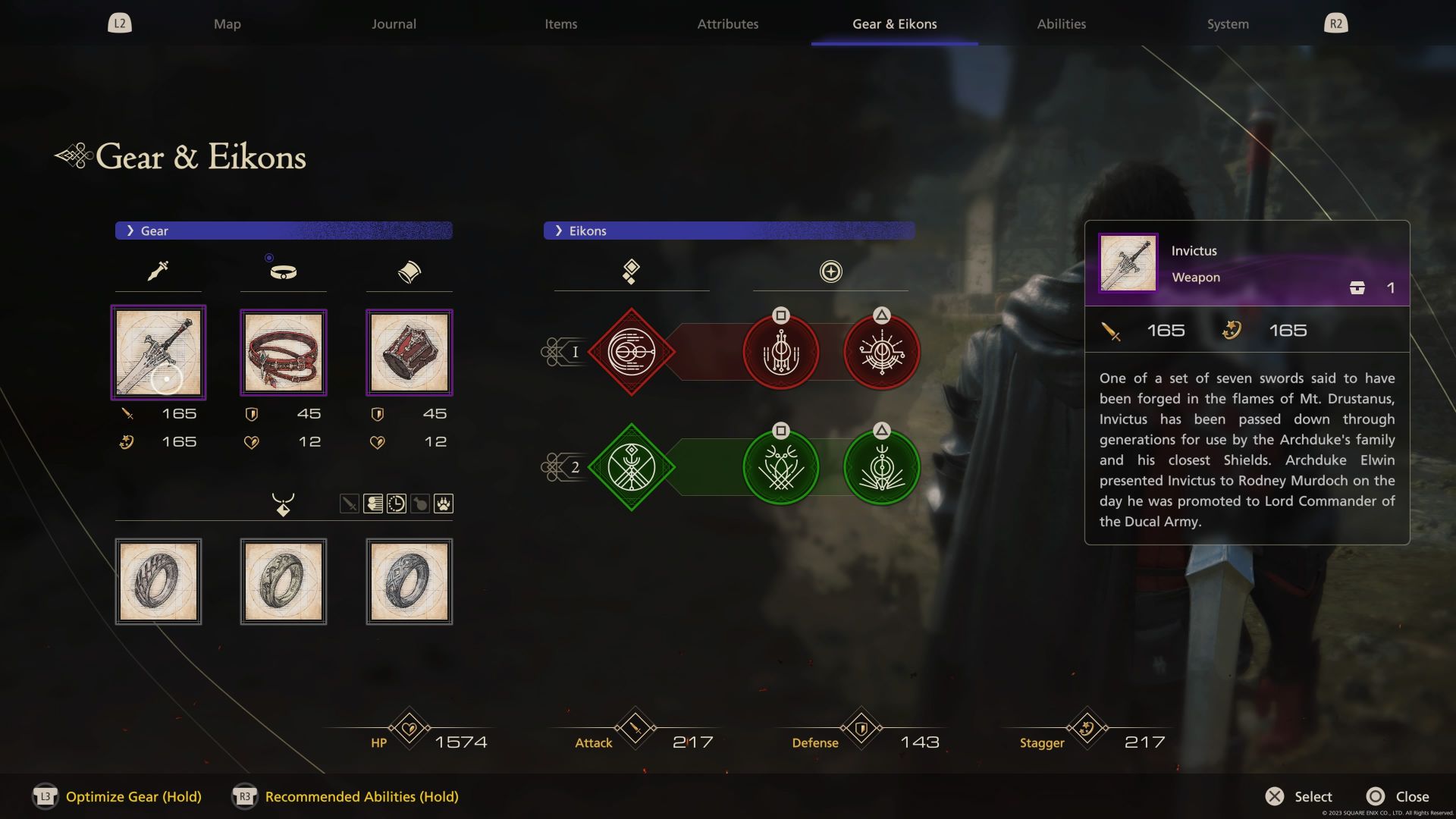Go to the Items tab
1456x819 pixels.
[x=560, y=24]
